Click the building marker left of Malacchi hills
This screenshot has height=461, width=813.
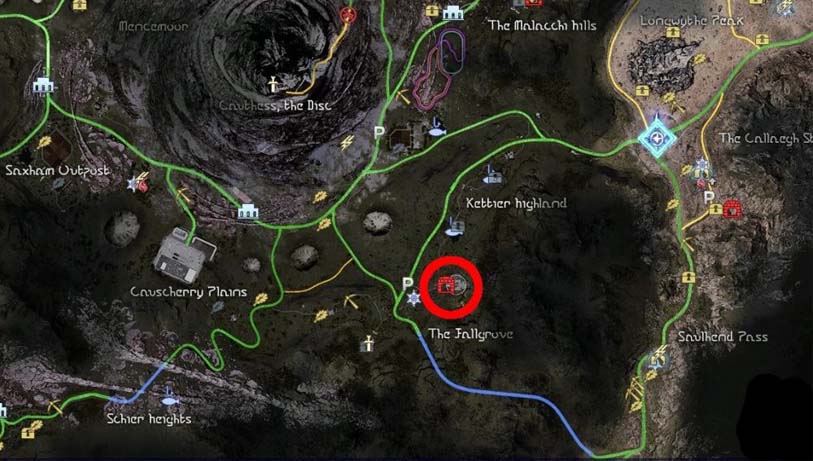coord(451,12)
